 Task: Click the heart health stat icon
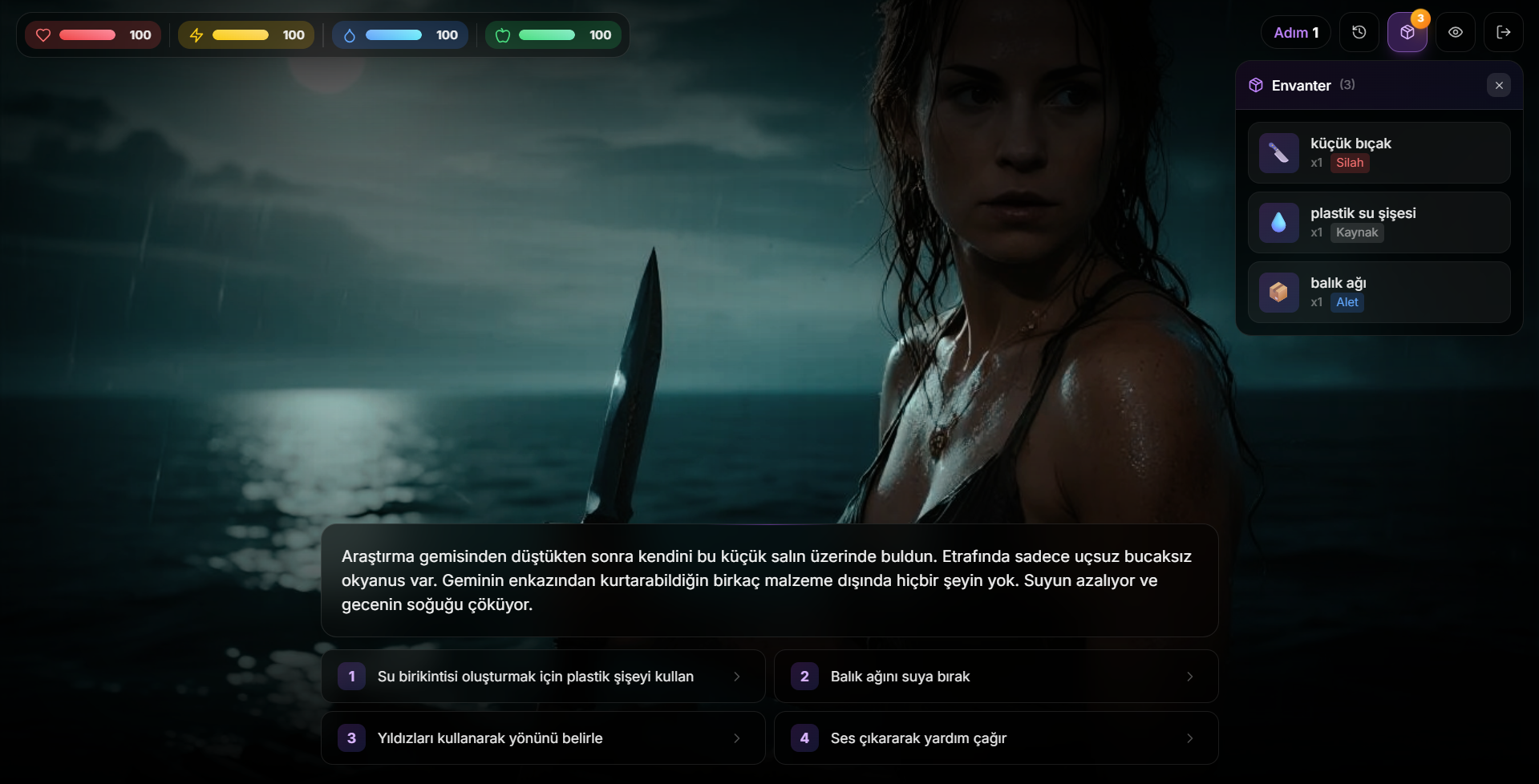click(x=44, y=34)
